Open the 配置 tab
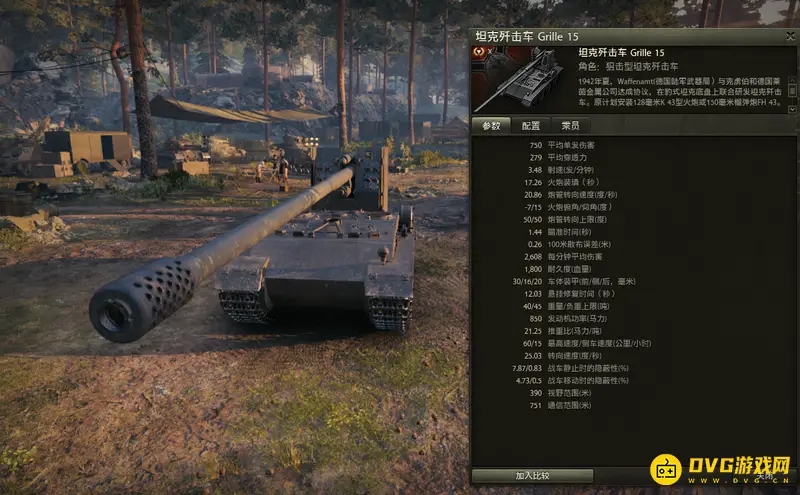 (530, 126)
